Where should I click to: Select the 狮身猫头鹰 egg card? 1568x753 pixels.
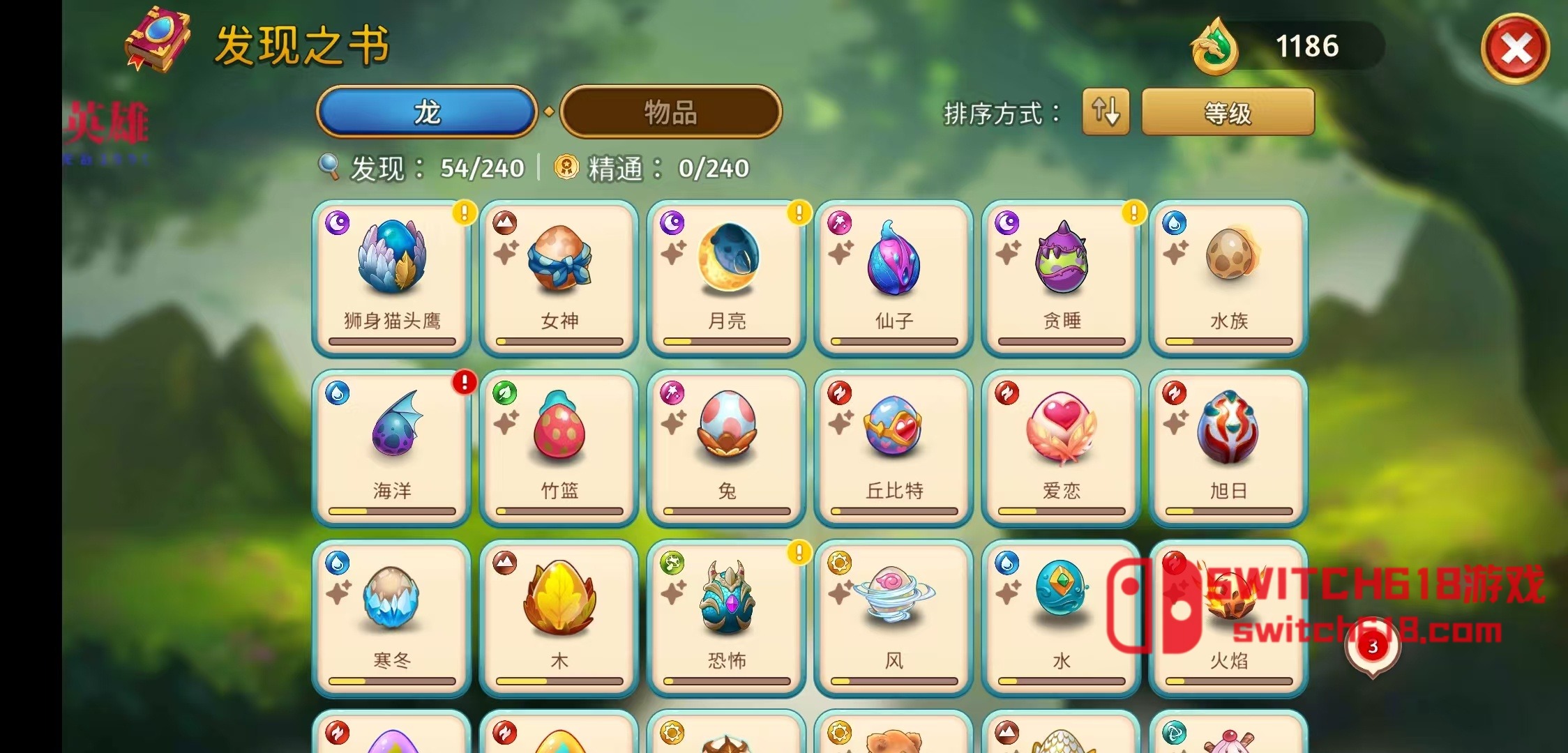pyautogui.click(x=392, y=277)
